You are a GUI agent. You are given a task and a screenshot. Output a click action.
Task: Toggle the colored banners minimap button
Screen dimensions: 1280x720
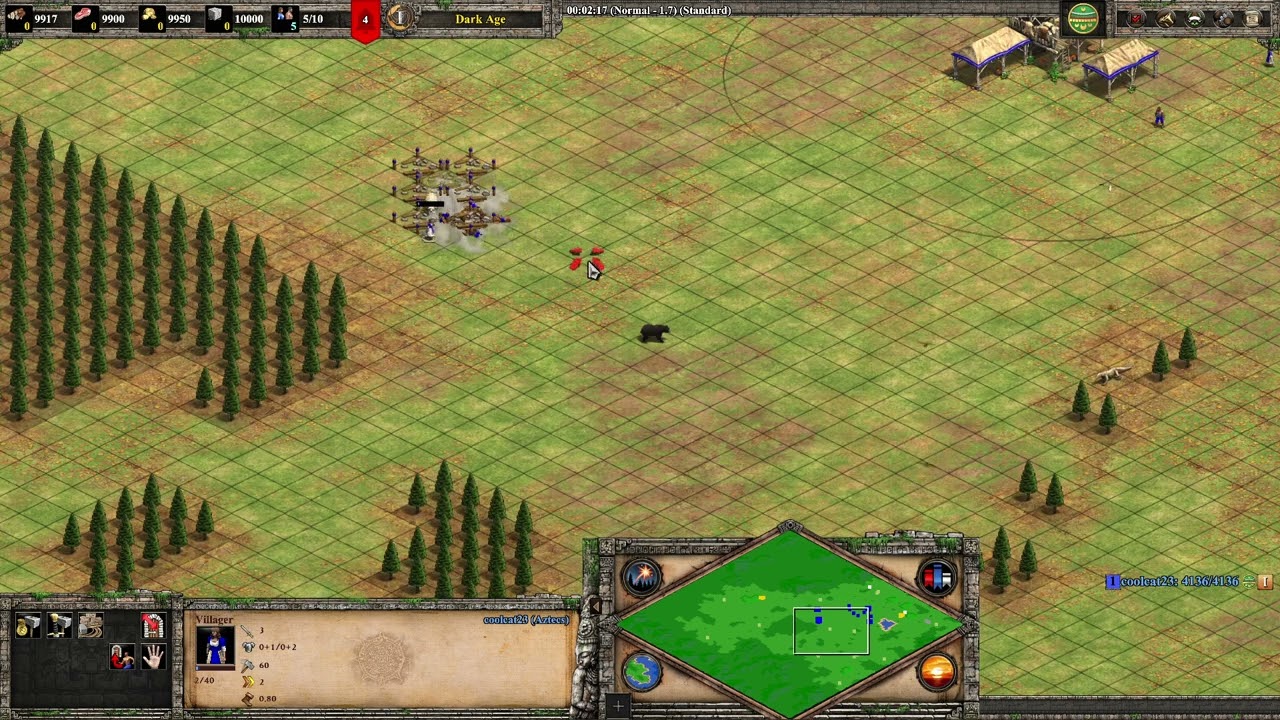coord(937,577)
